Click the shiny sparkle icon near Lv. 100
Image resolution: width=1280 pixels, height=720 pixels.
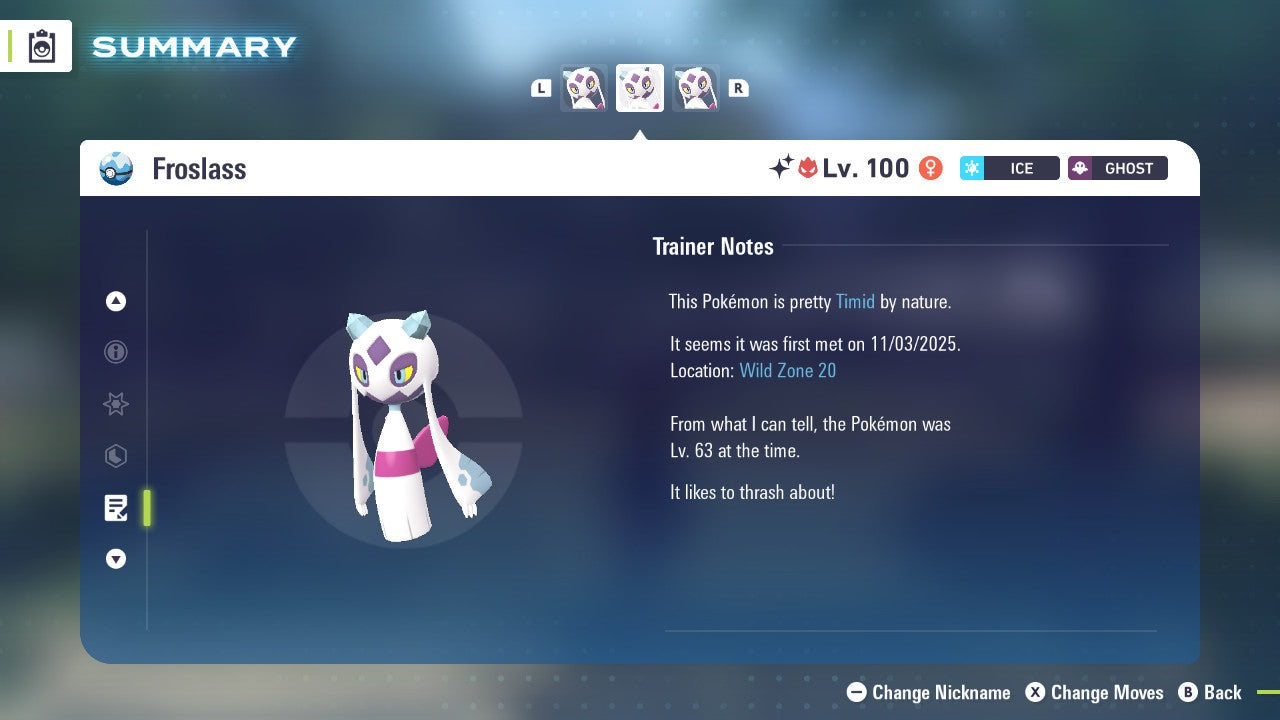[x=783, y=168]
